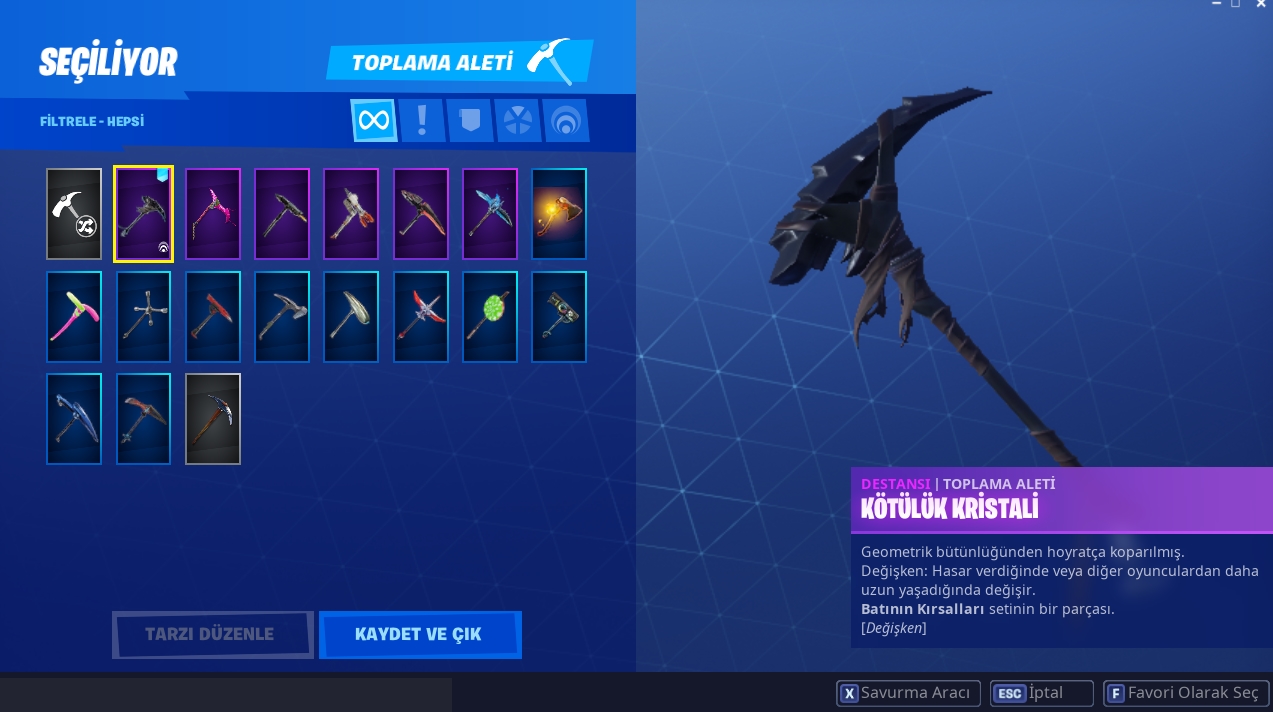Pick the random shuffle pickaxe tile

click(x=74, y=214)
